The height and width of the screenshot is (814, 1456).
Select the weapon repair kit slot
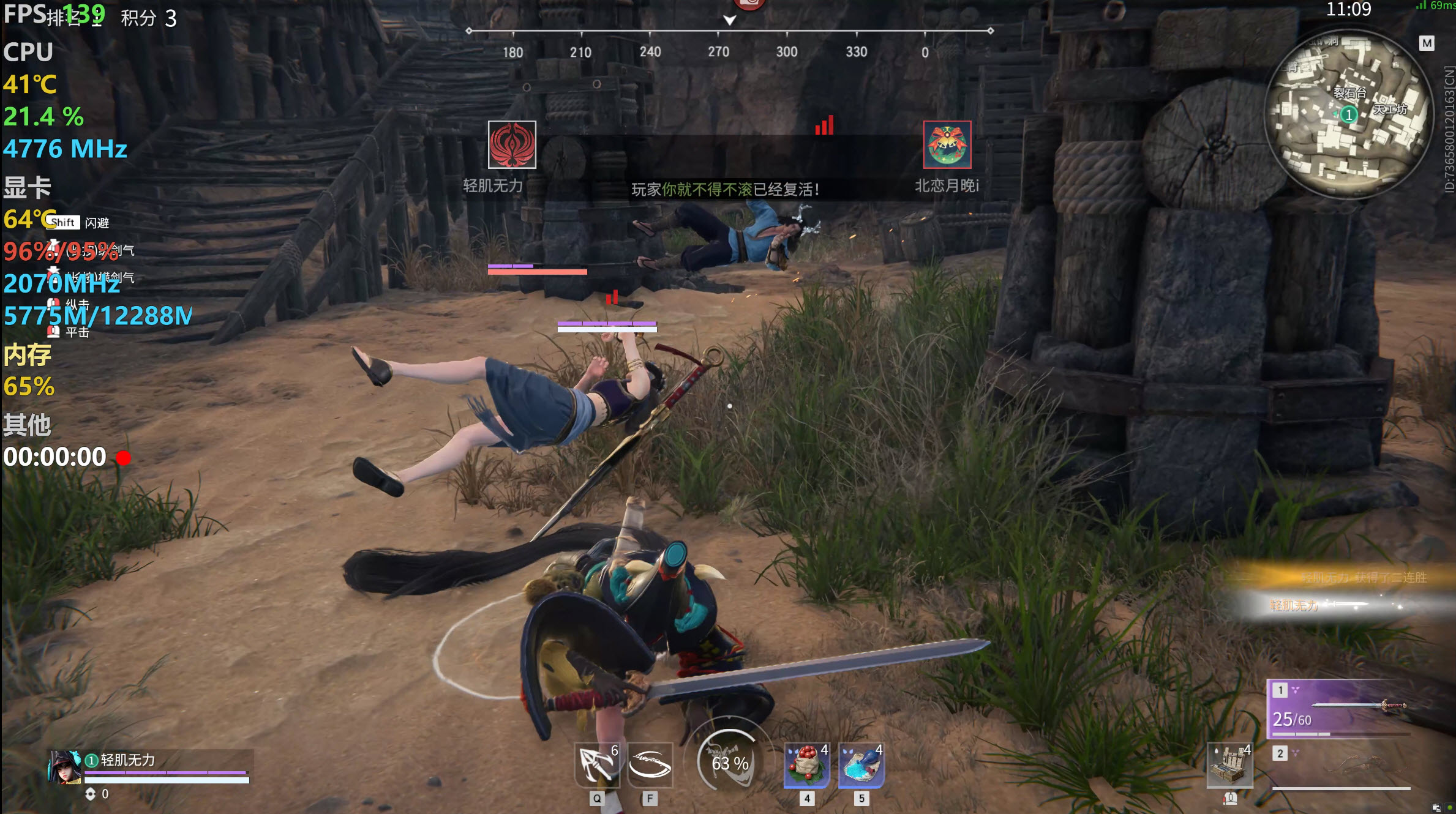[x=1229, y=765]
